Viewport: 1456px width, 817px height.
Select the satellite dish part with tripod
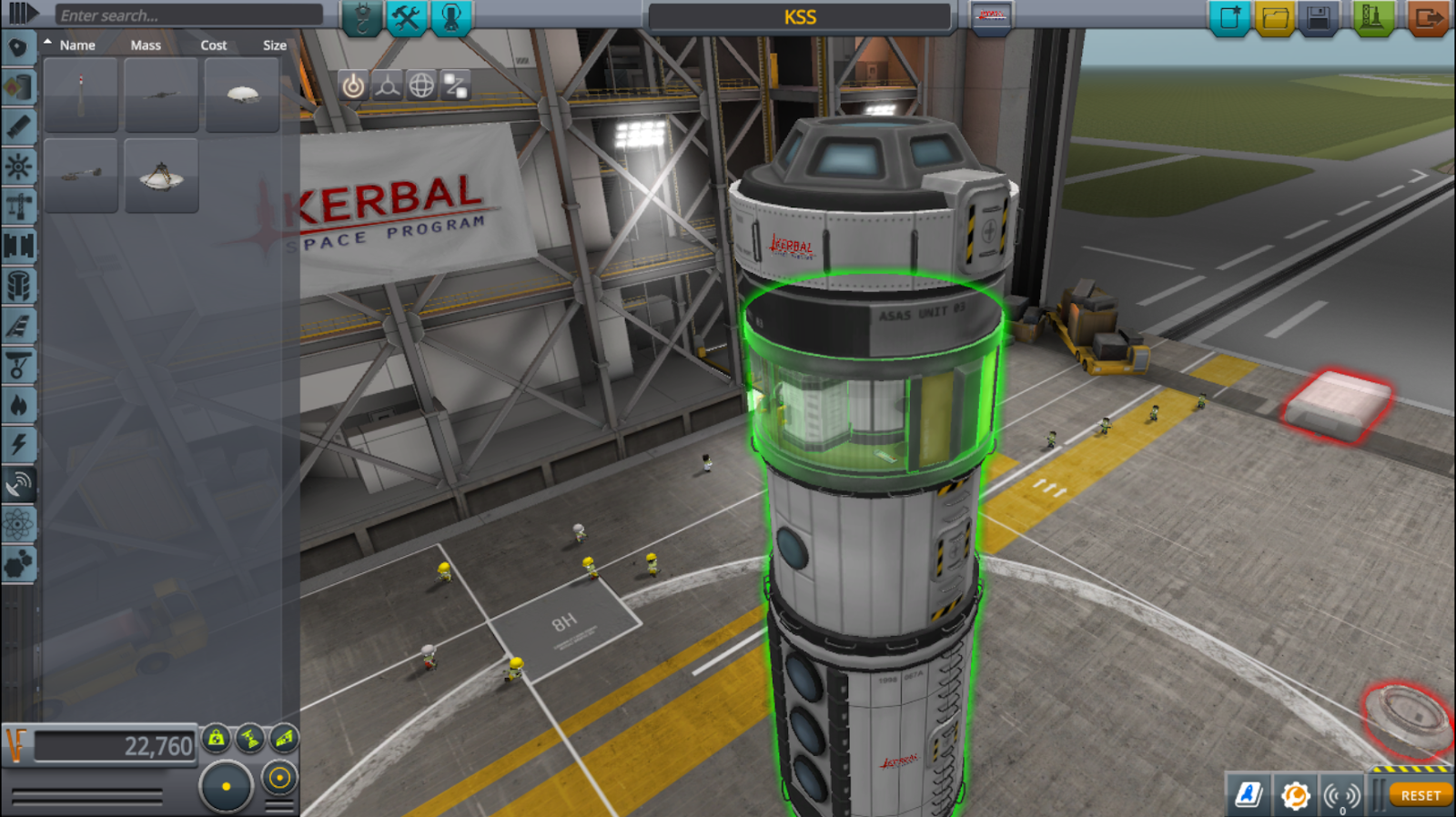point(161,176)
